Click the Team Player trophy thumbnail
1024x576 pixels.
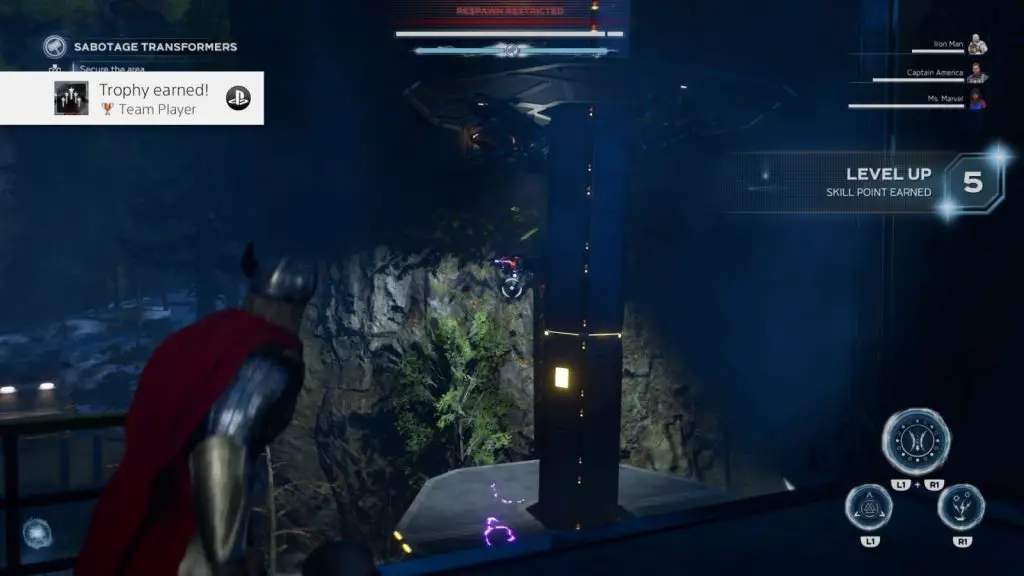(x=71, y=98)
